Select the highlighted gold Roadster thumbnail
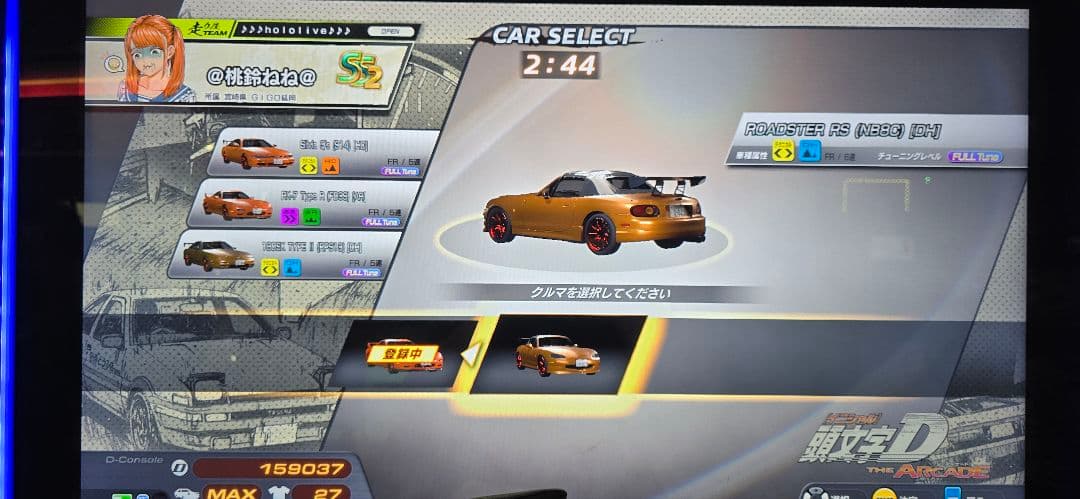 coord(558,354)
